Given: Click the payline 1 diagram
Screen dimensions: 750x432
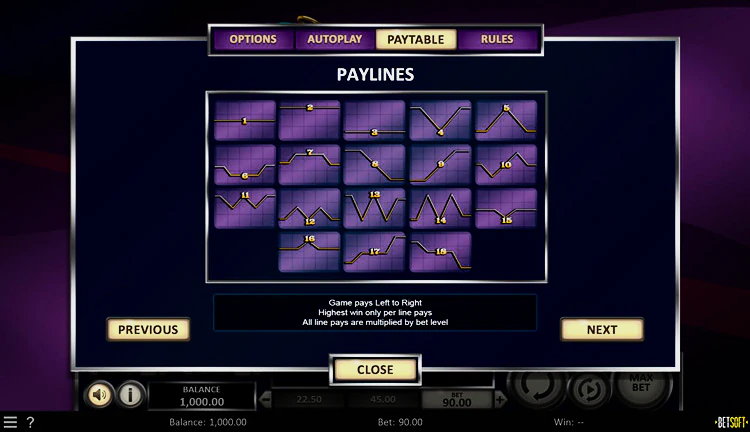Looking at the screenshot, I should (x=245, y=120).
